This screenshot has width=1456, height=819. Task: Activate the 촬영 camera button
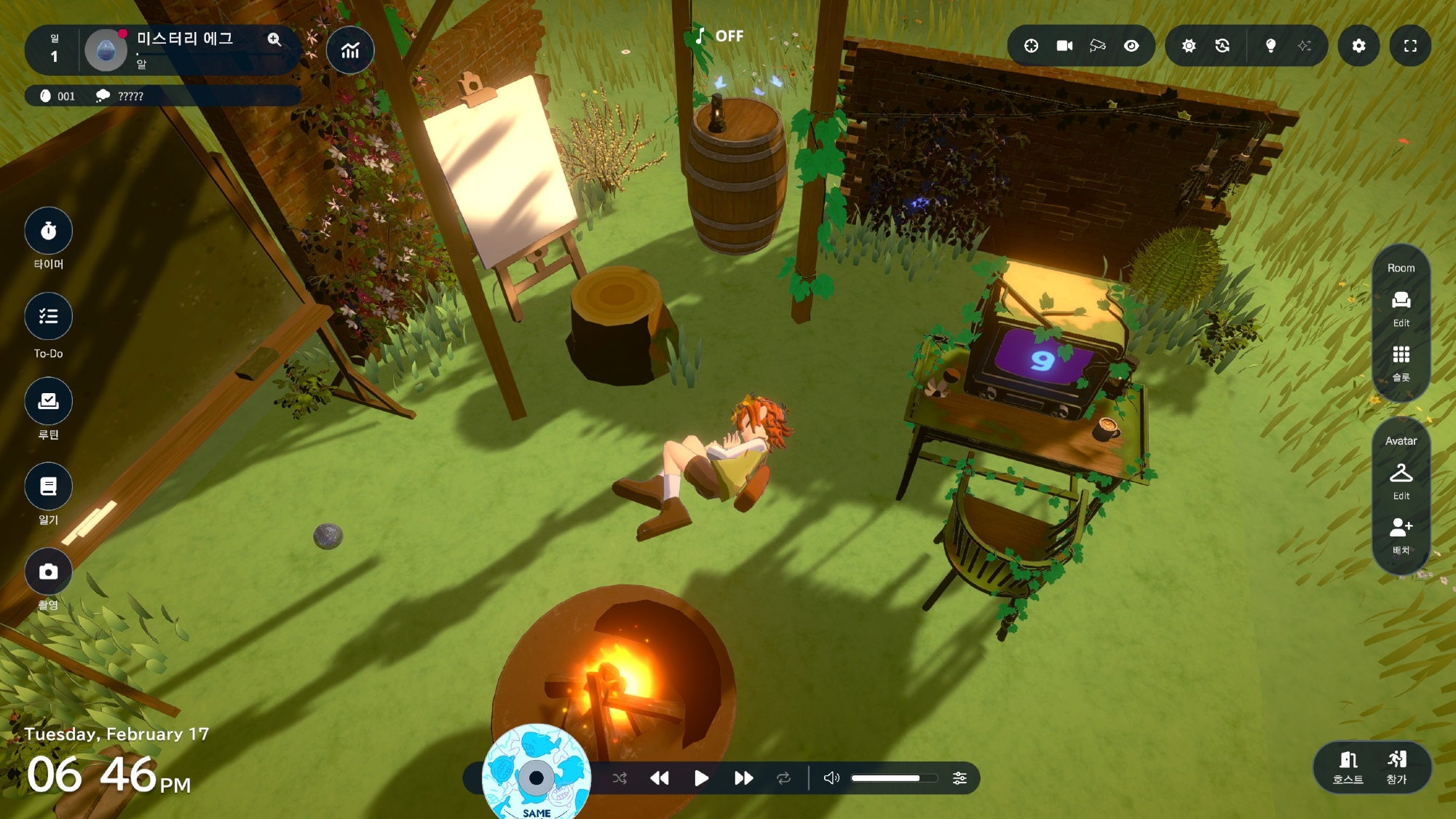point(48,572)
